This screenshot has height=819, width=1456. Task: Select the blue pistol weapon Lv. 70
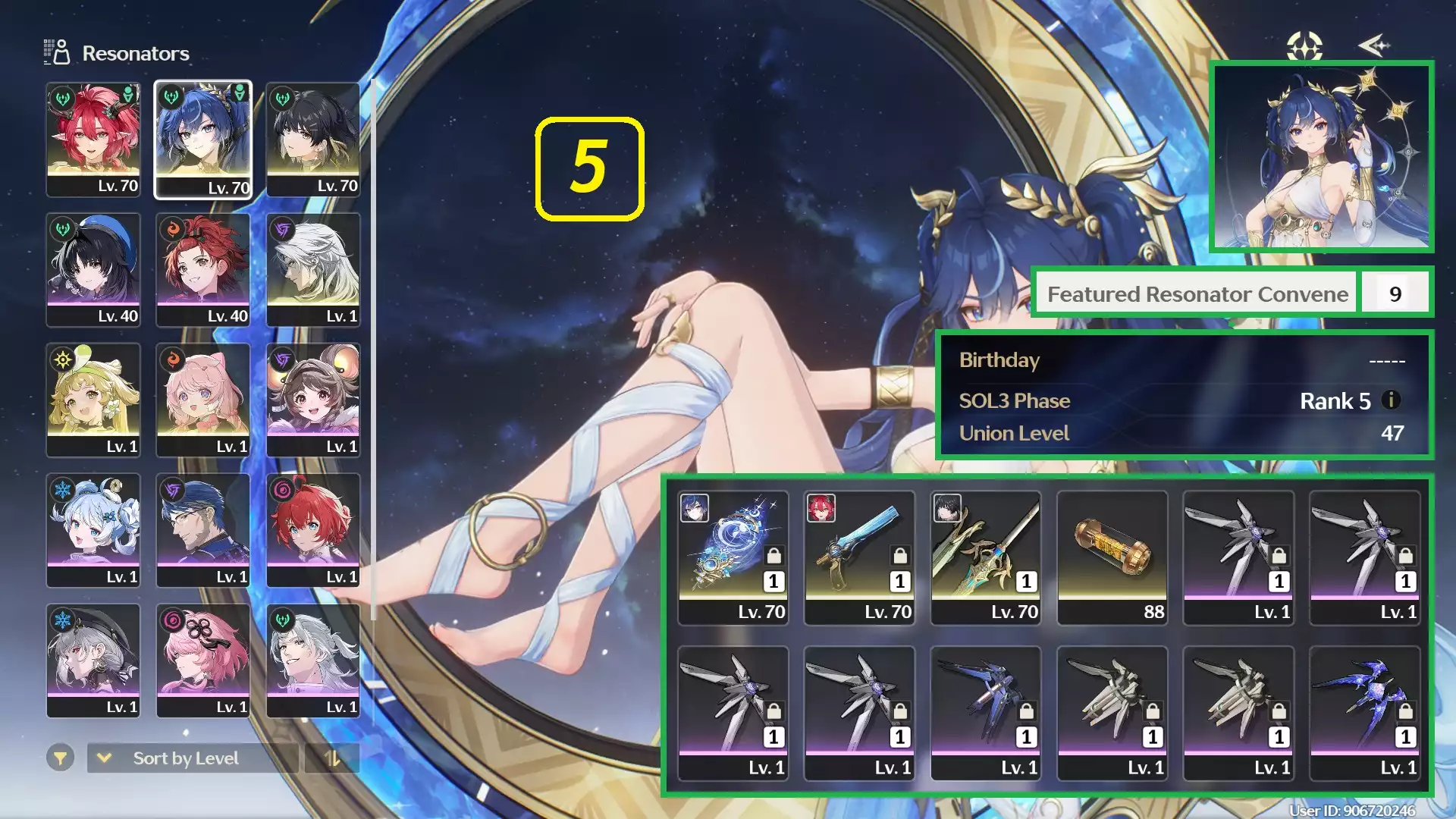(x=859, y=557)
